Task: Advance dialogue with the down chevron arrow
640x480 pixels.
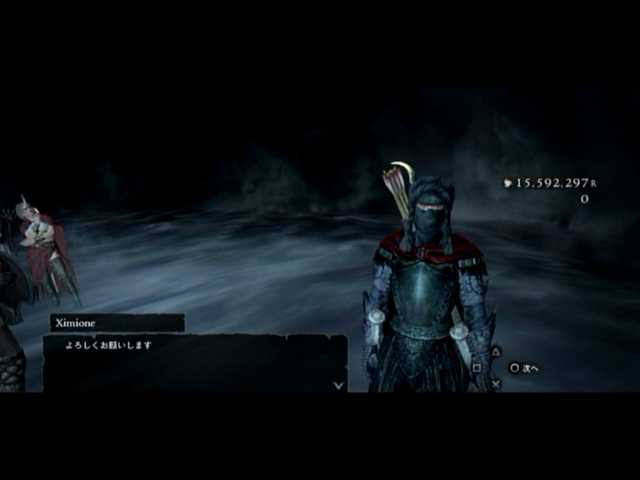Action: (338, 384)
